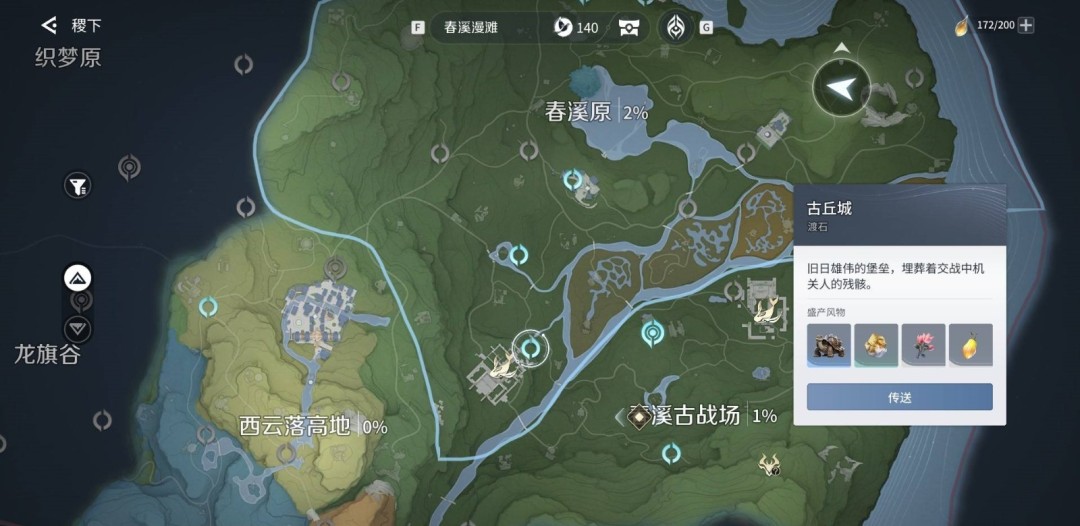The height and width of the screenshot is (526, 1080).
Task: Click the banner-shaped icon in the top bar
Action: [629, 27]
